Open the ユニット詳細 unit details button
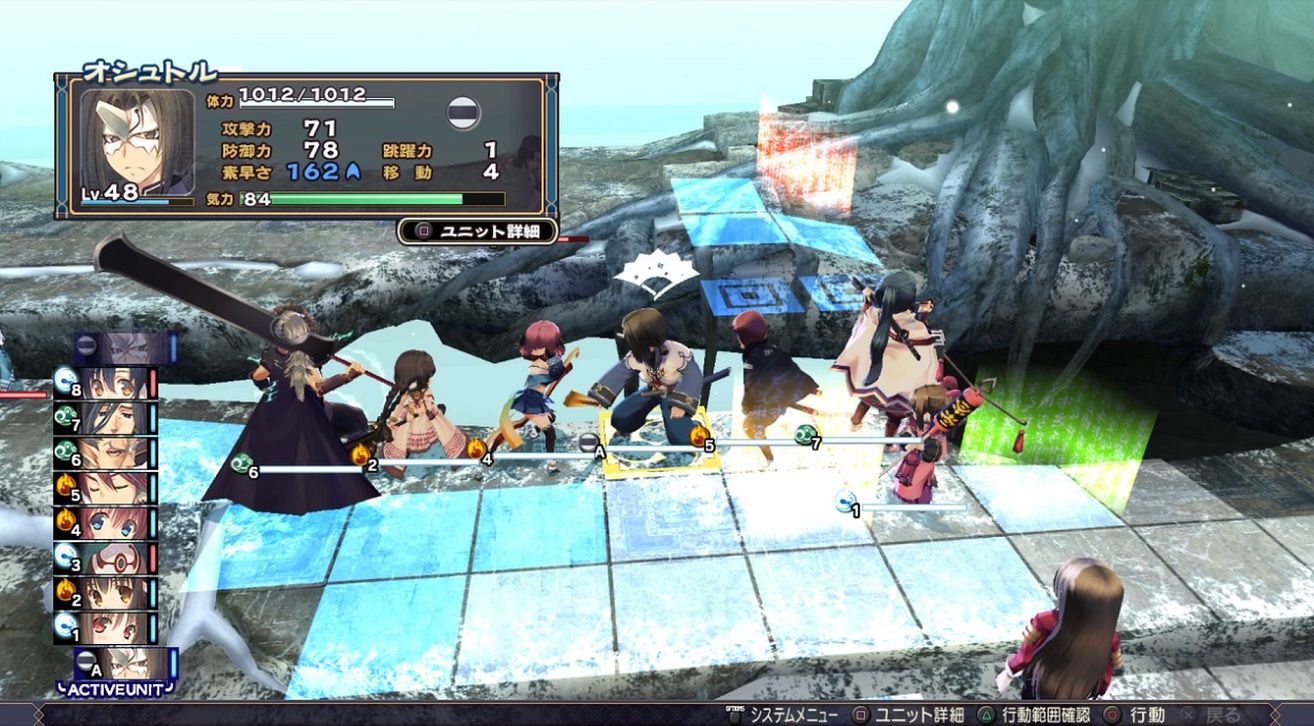Viewport: 1314px width, 726px height. [477, 231]
